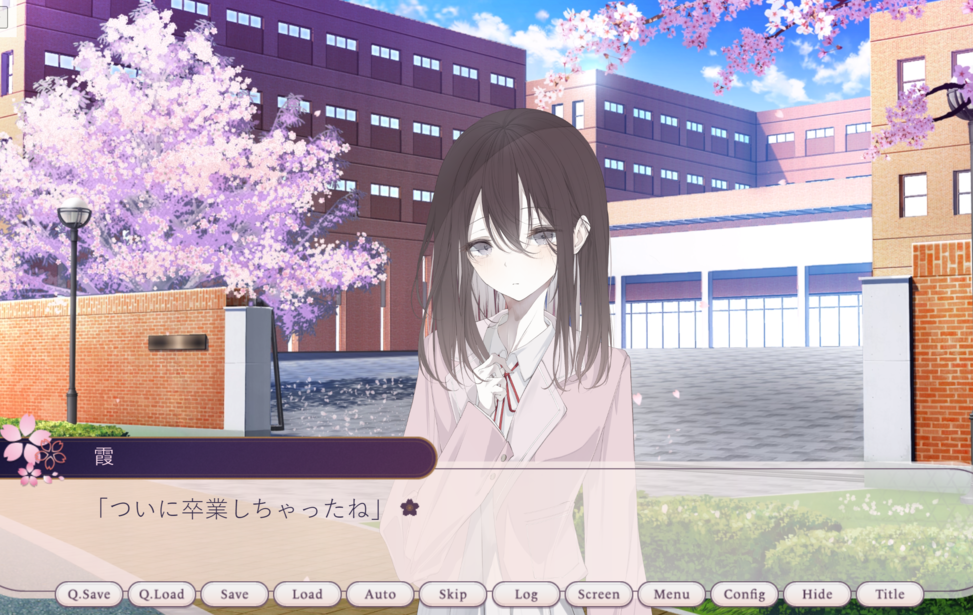The height and width of the screenshot is (615, 973).
Task: Click the Q.Save button
Action: click(x=89, y=594)
